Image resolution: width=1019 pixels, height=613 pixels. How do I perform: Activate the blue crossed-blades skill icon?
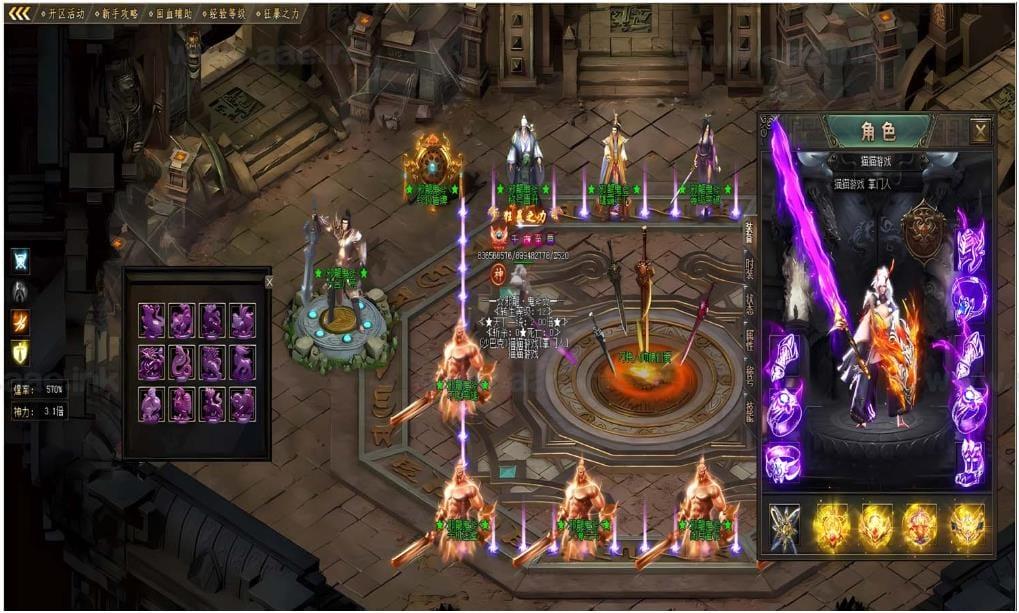point(20,260)
